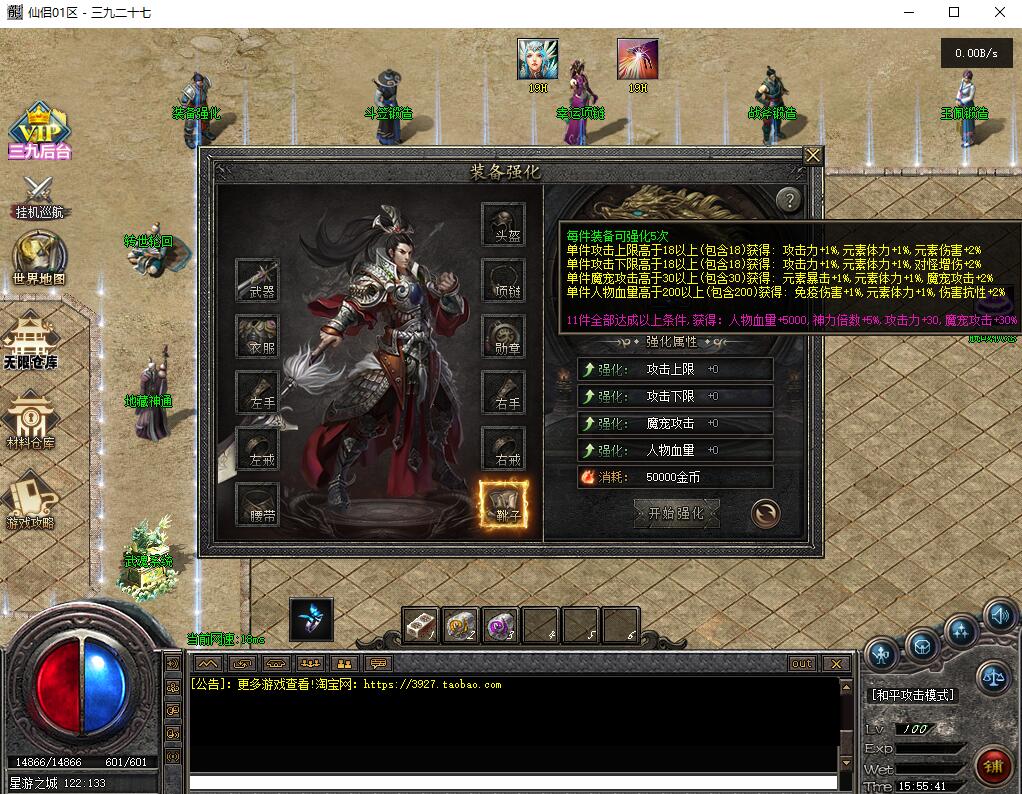Screen dimensions: 1022x794
Task: Choose the highlighted 靴子 boots slot
Action: (x=503, y=505)
